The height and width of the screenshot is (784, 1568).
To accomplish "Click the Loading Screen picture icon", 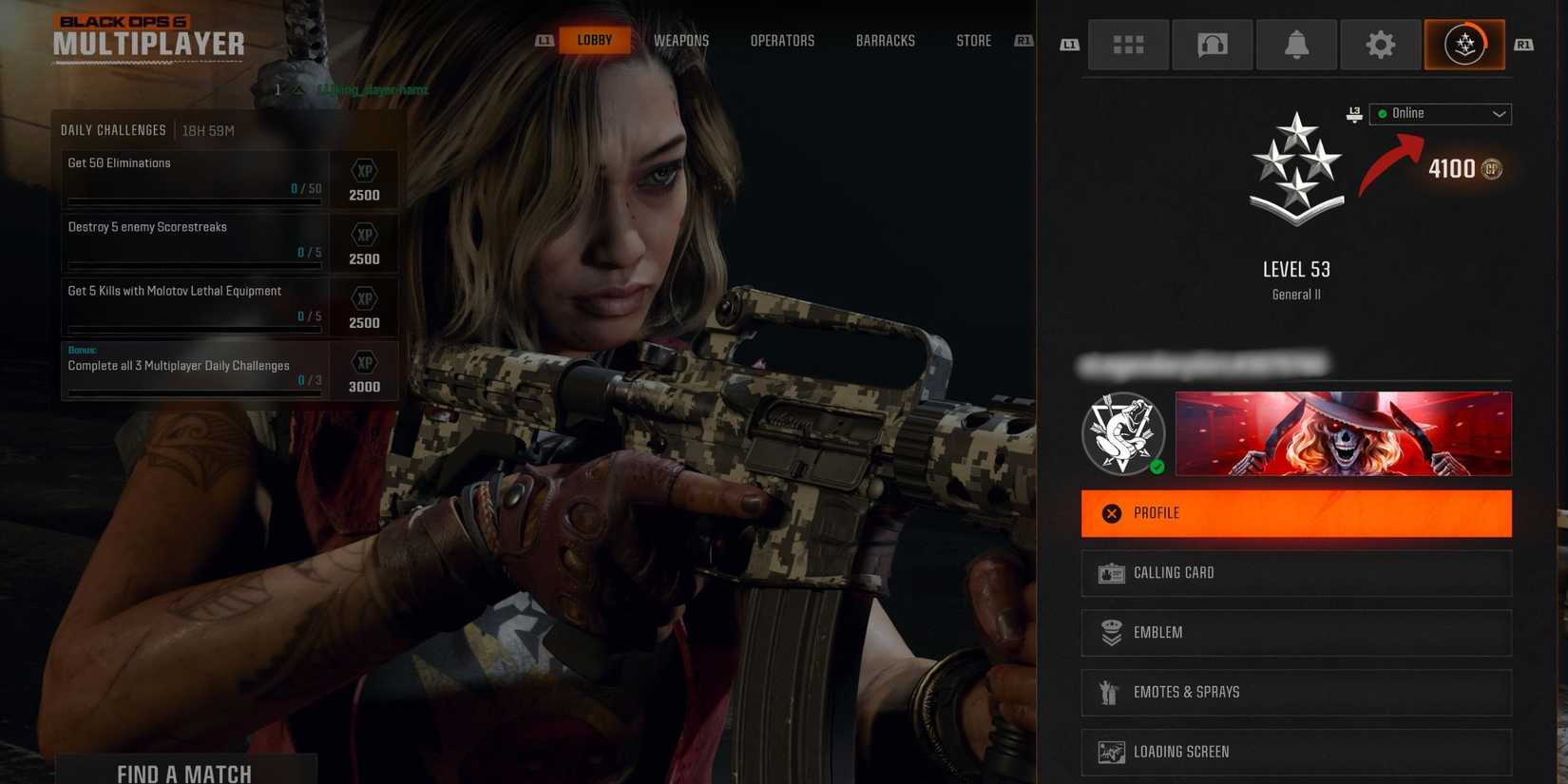I will (1110, 752).
